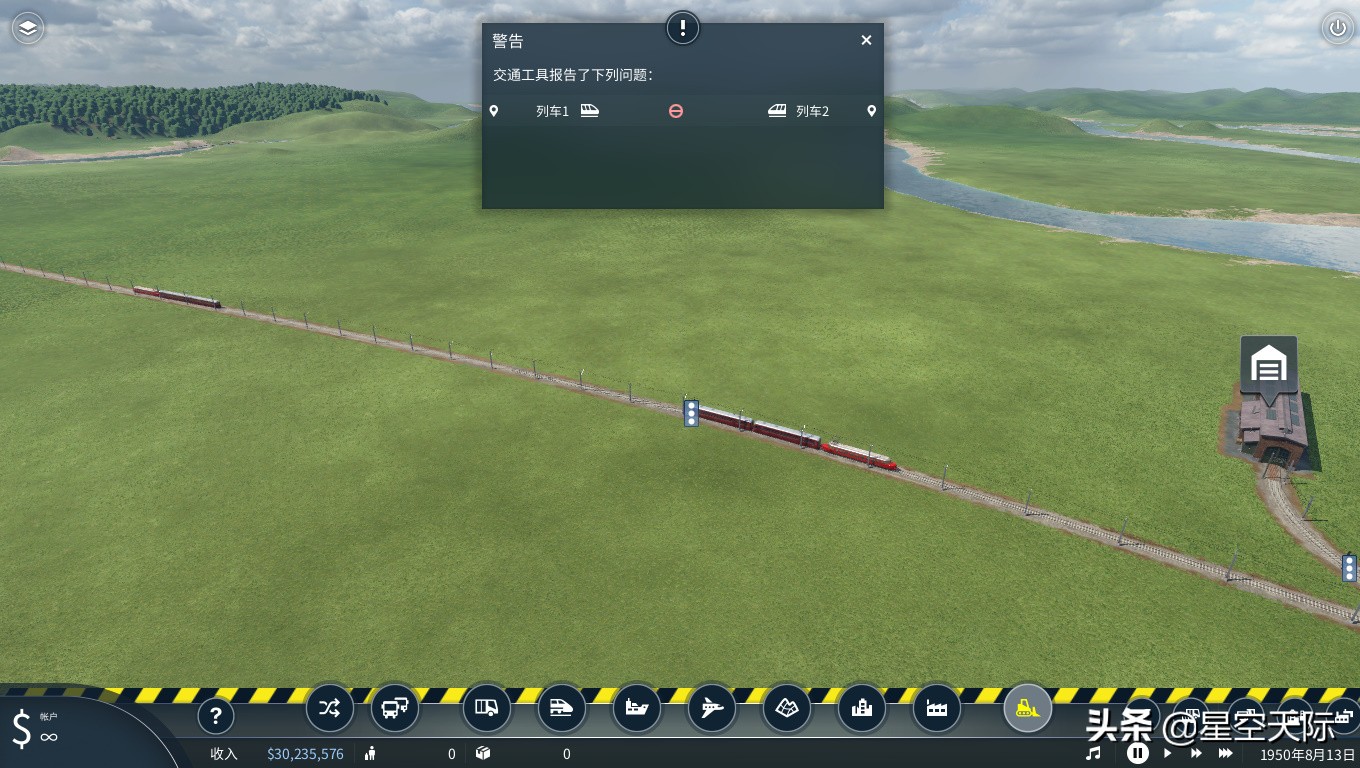Open the terrain landscaping tool

pyautogui.click(x=787, y=709)
